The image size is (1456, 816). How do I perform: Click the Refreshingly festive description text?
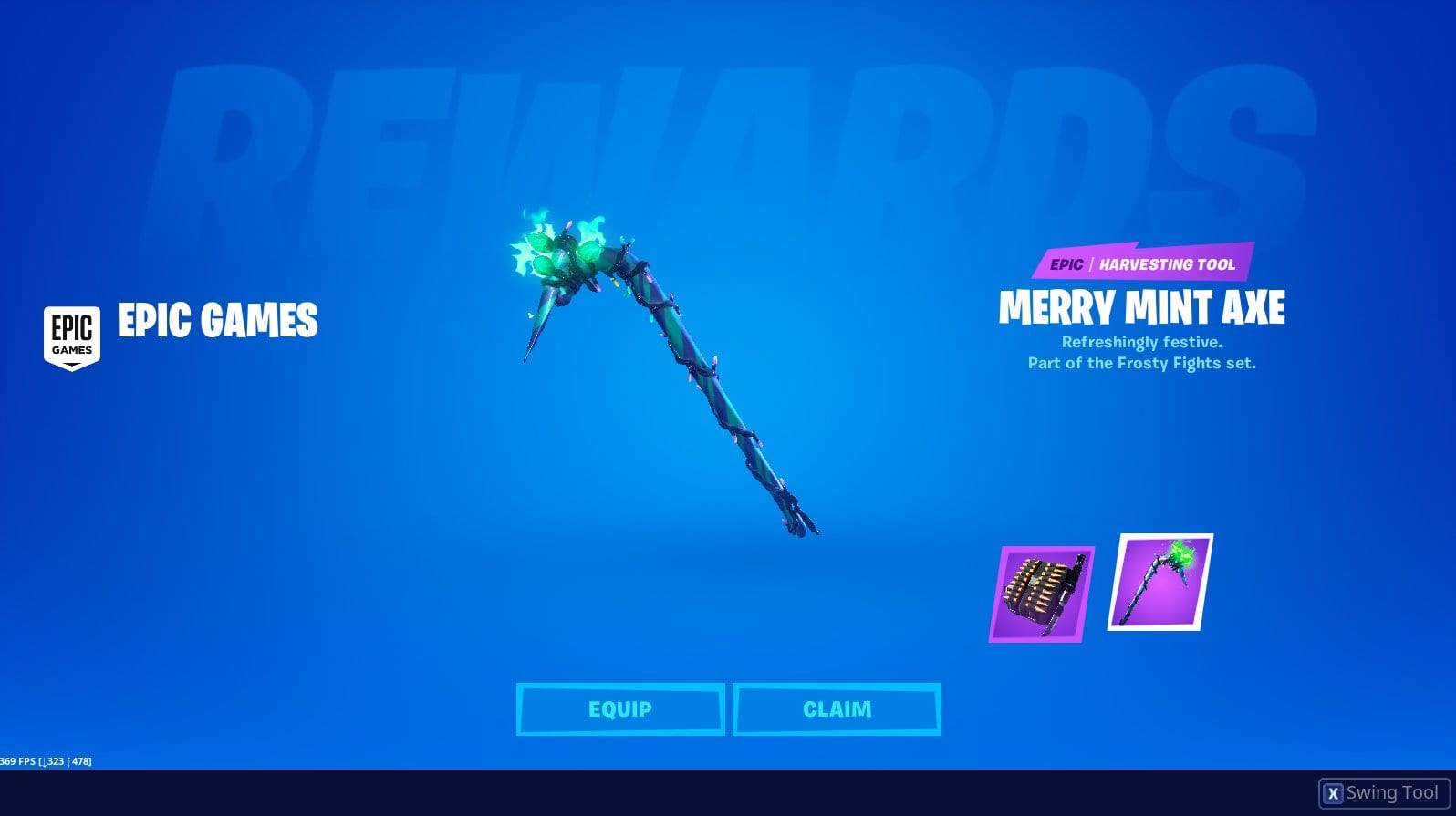1142,342
